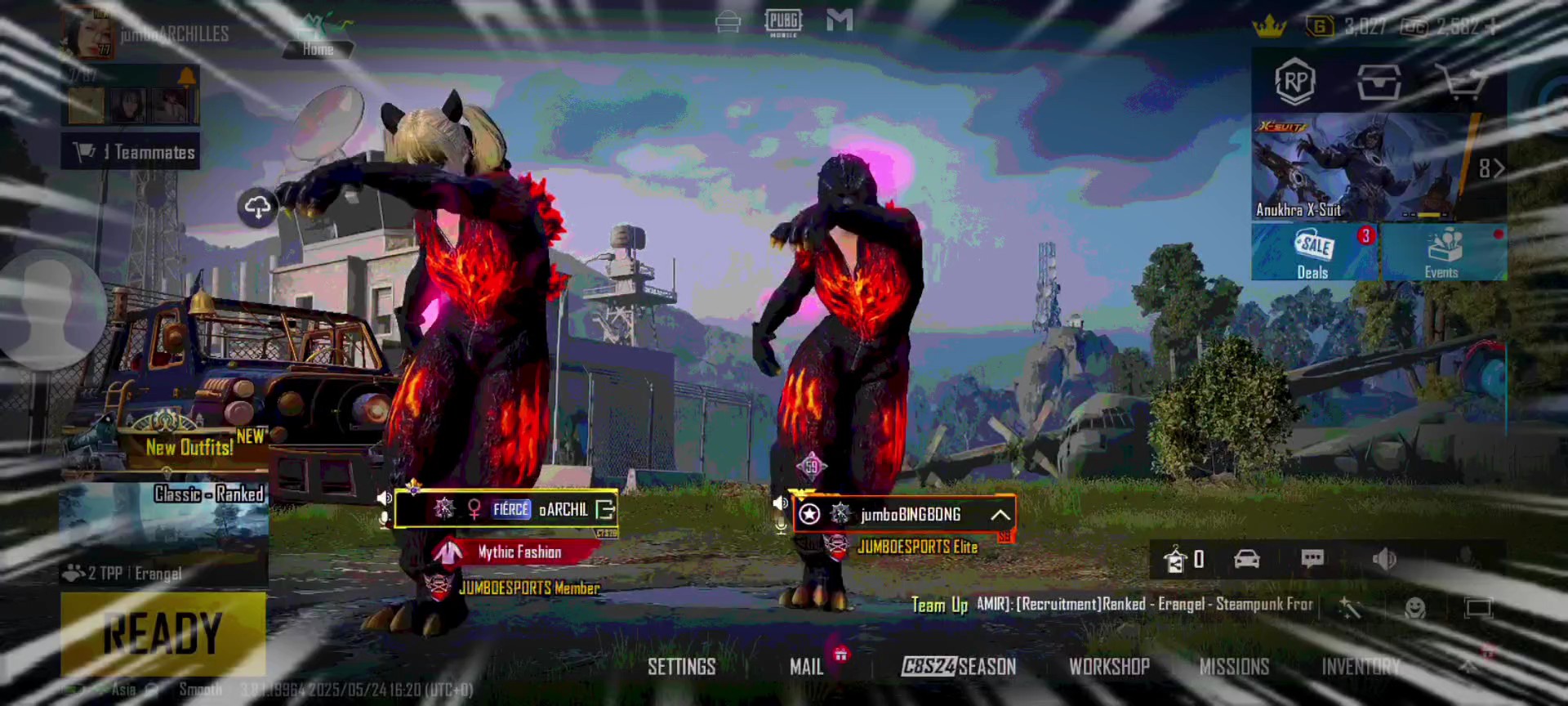Open the Settings menu
The image size is (1568, 706).
[x=681, y=667]
